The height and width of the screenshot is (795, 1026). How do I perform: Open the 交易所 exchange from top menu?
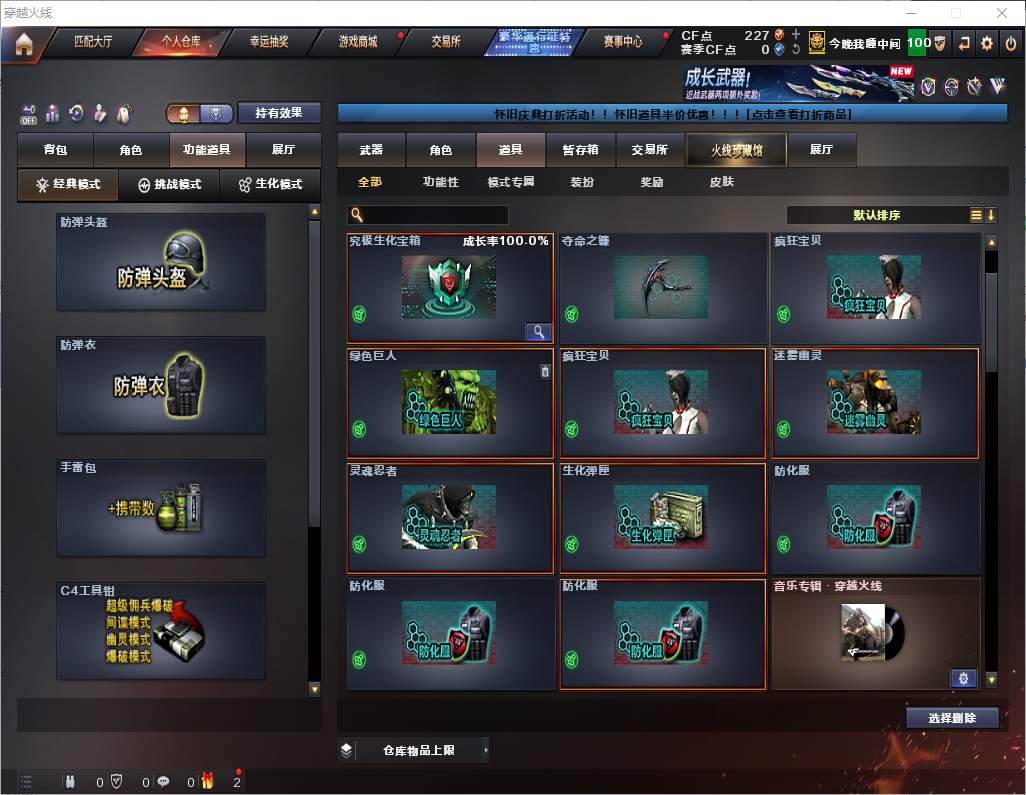(x=446, y=42)
